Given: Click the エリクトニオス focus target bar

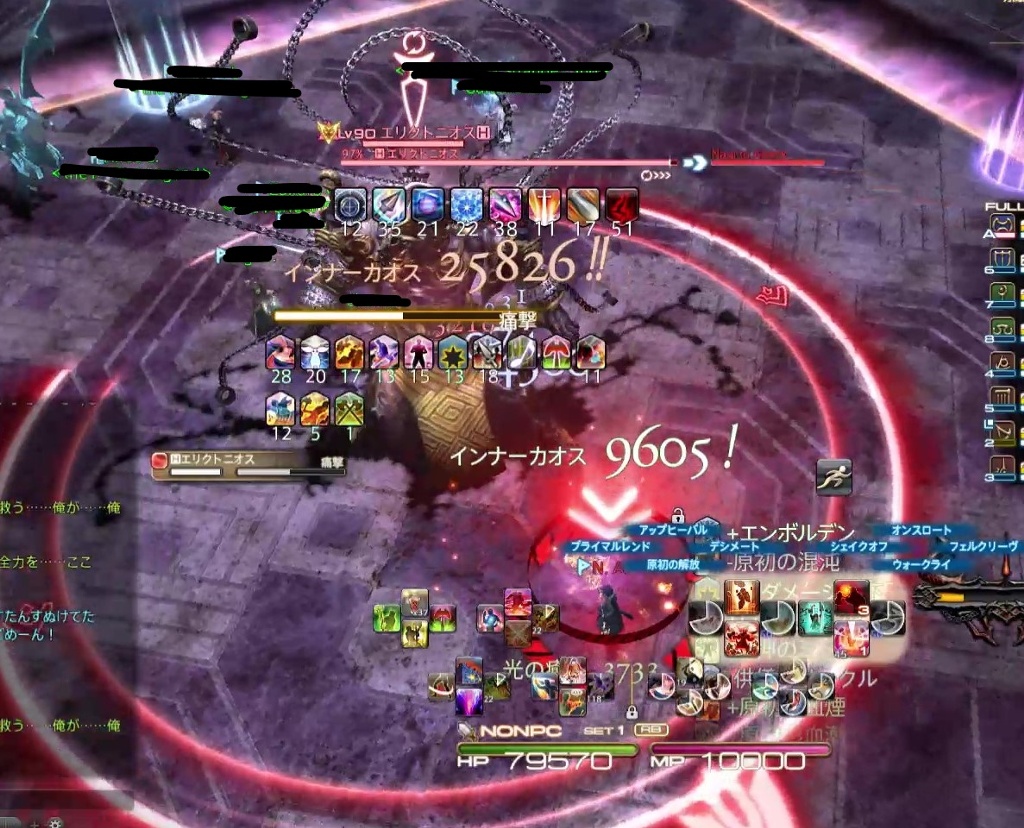Looking at the screenshot, I should [246, 464].
